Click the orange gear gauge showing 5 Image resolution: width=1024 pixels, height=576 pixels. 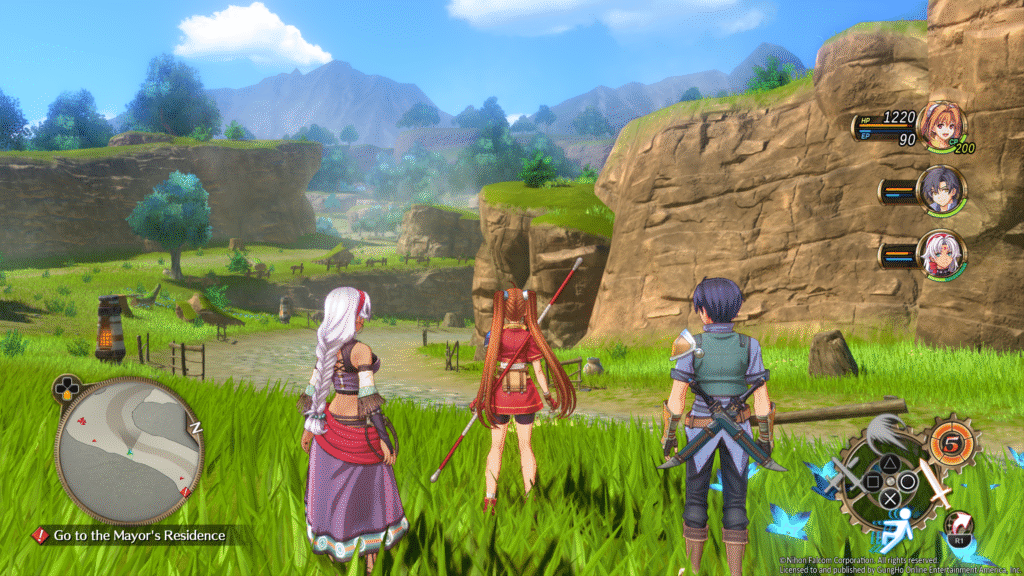coord(951,443)
